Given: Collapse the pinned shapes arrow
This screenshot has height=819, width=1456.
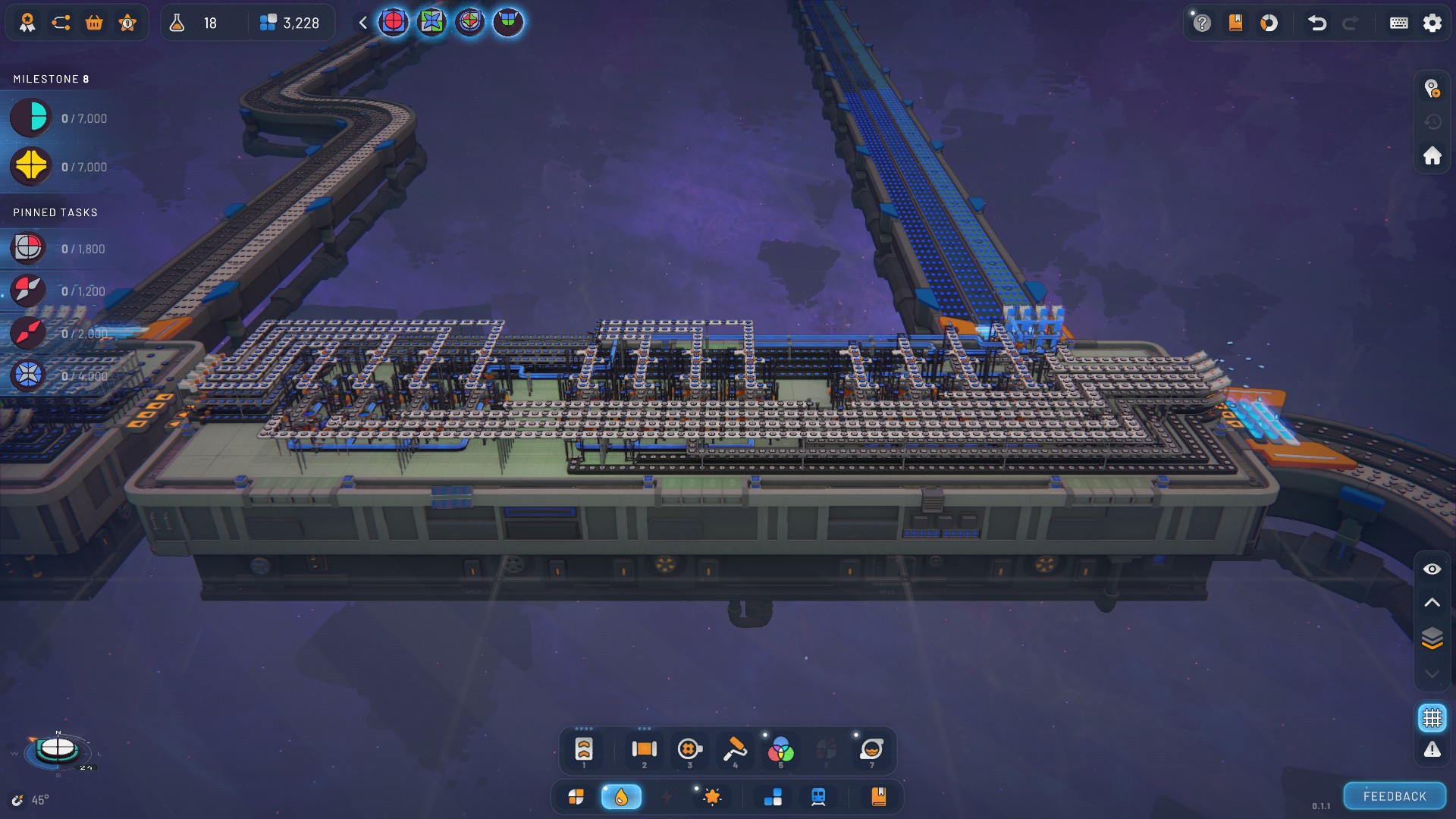Looking at the screenshot, I should (363, 23).
